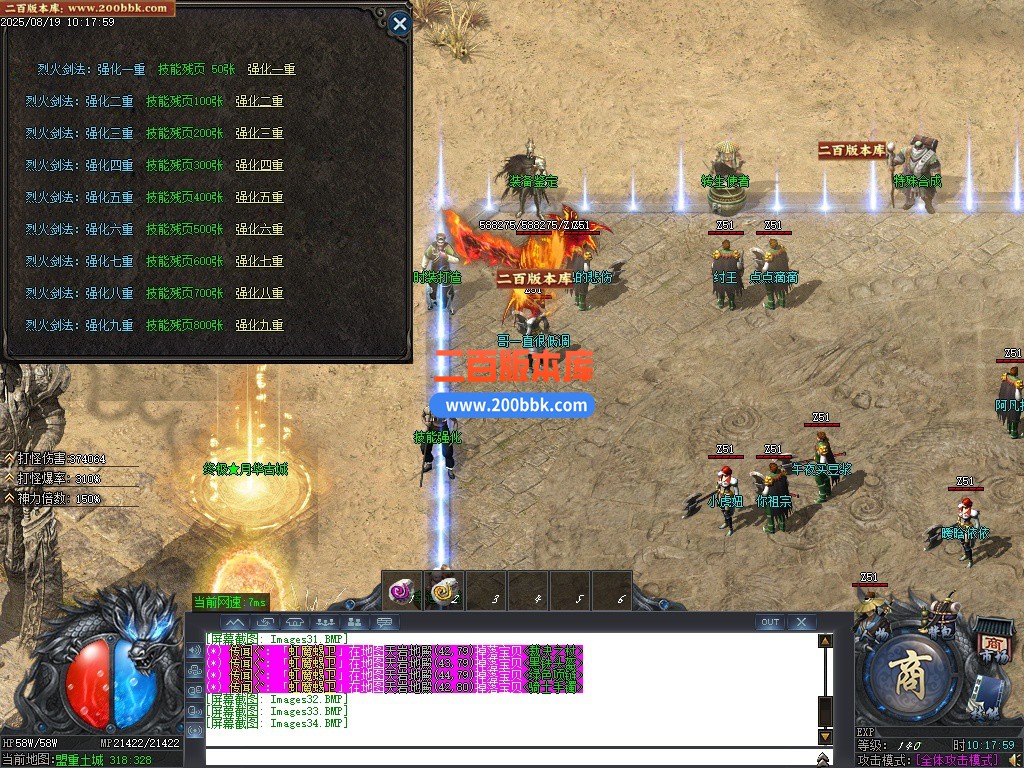
Task: Click the 强化一重 upgrade link
Action: (x=271, y=69)
